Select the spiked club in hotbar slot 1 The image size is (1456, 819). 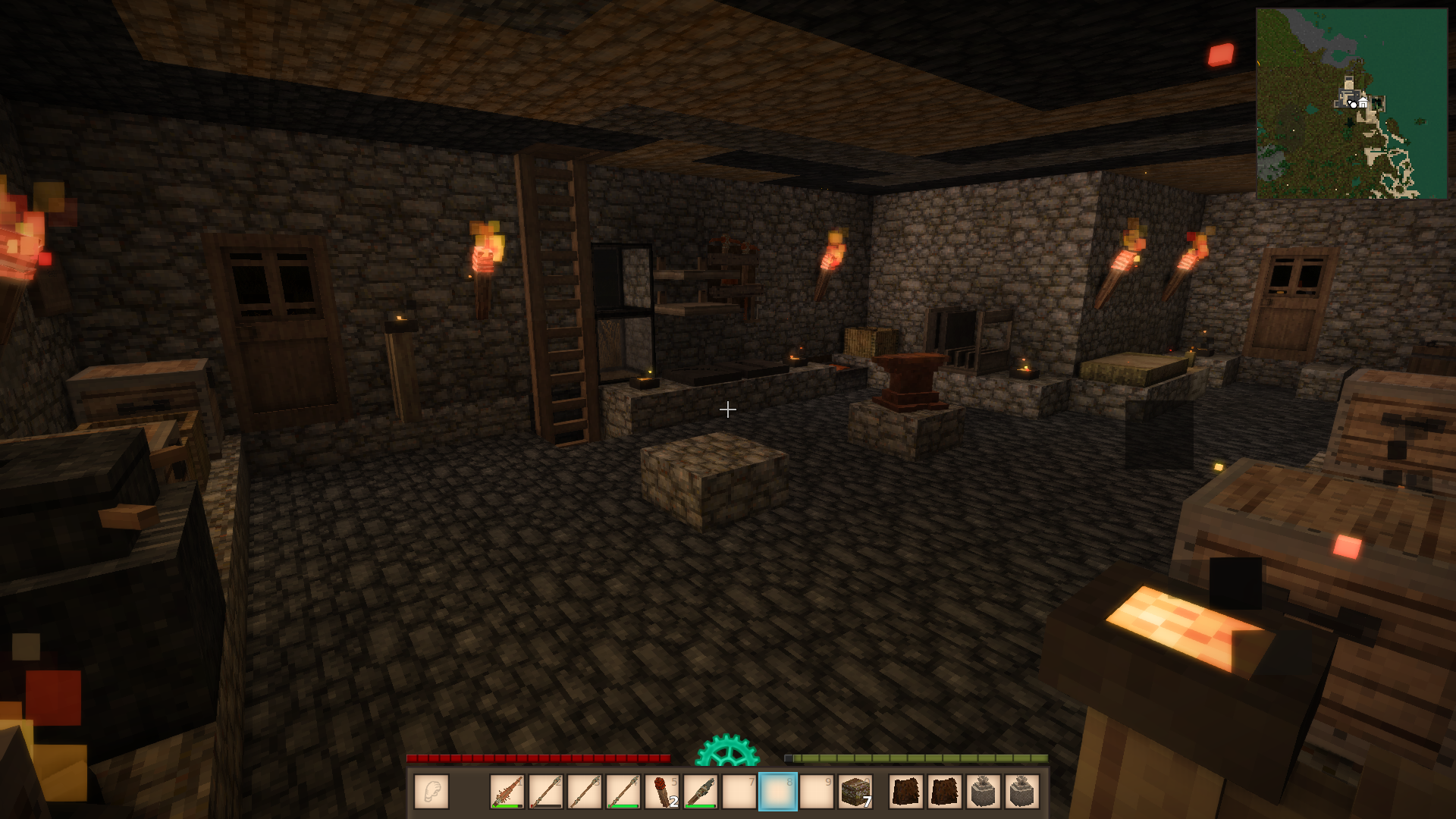507,792
